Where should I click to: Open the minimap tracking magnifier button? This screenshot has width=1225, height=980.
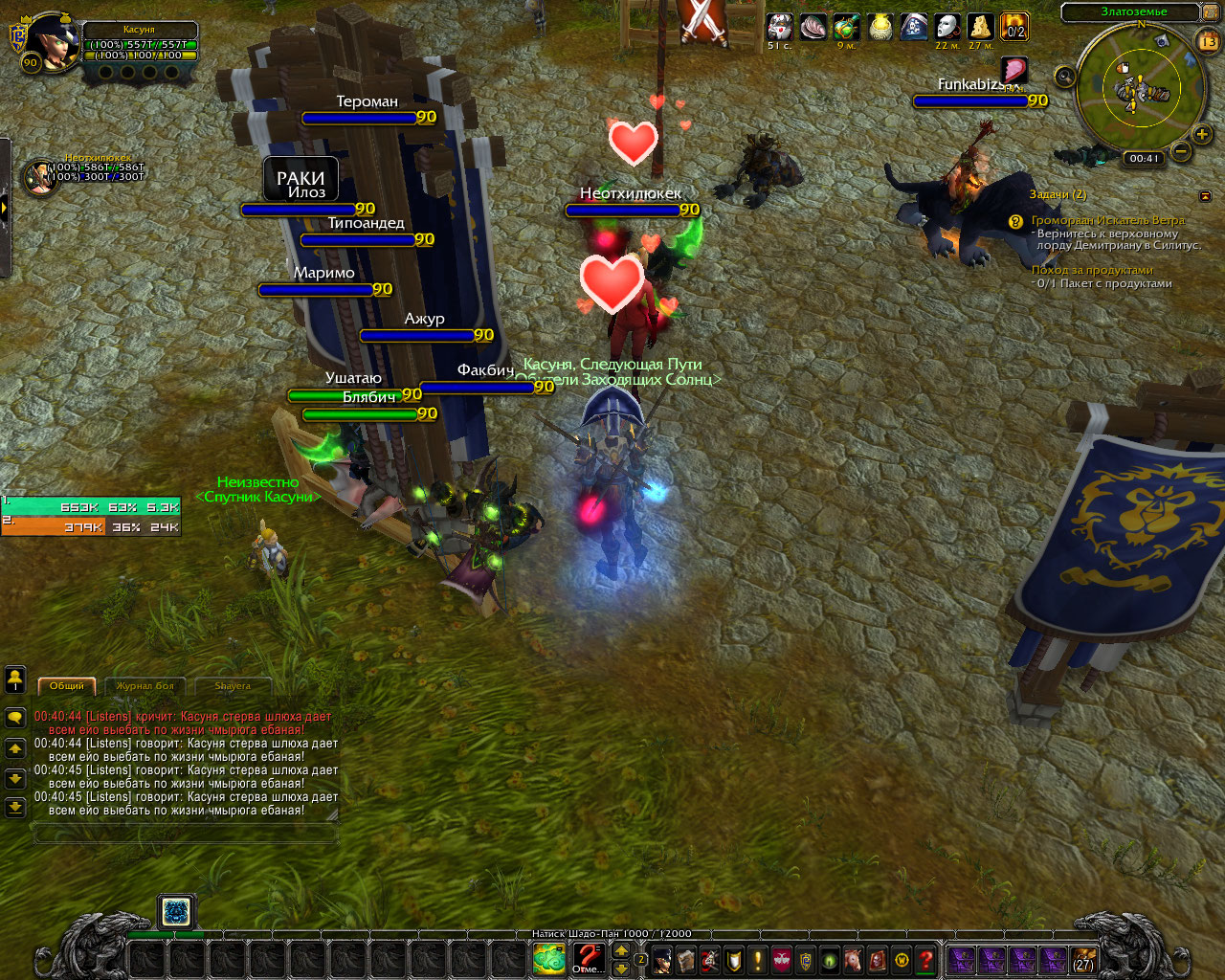(x=1065, y=76)
